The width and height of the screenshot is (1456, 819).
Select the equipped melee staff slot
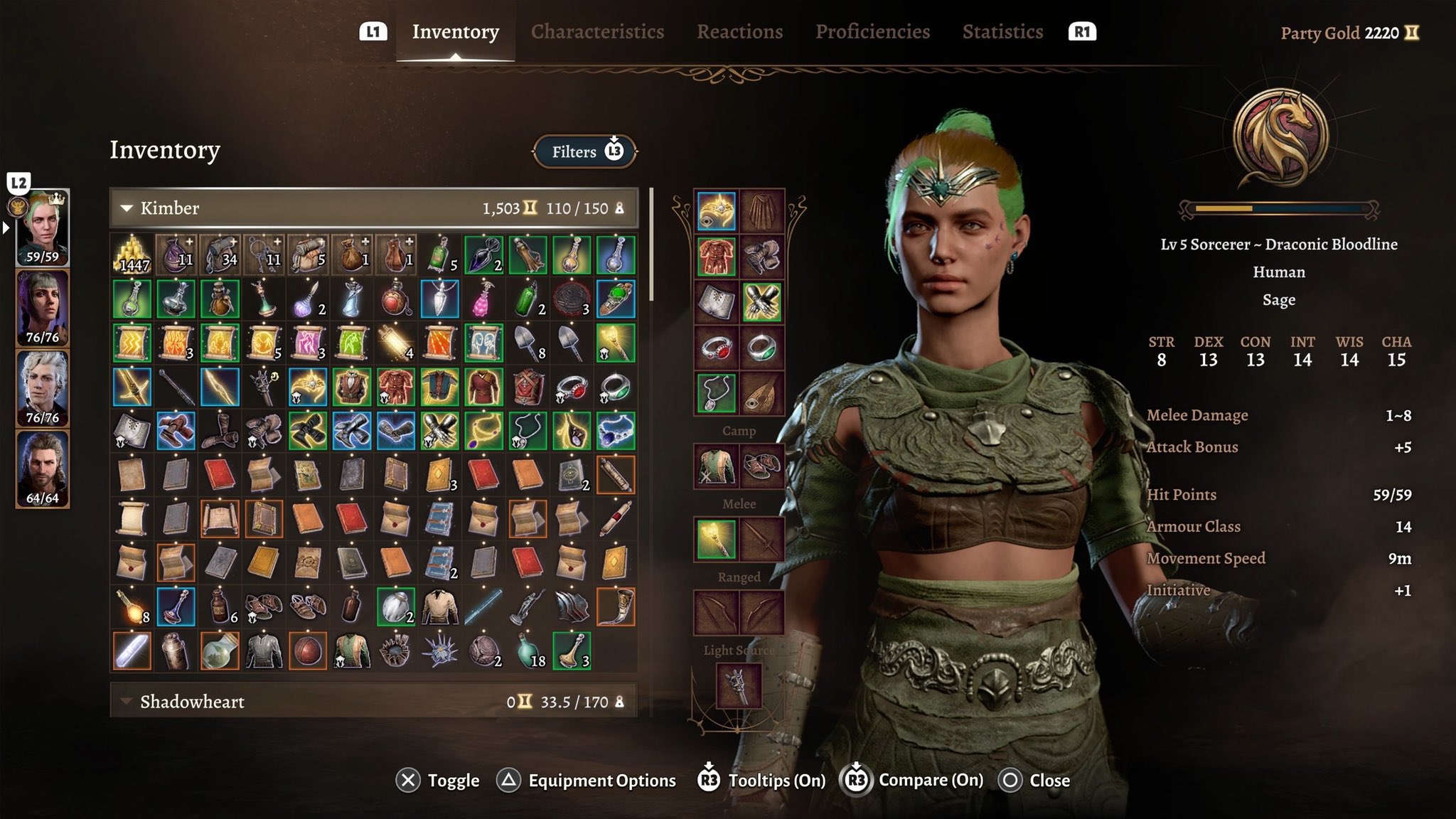point(717,539)
